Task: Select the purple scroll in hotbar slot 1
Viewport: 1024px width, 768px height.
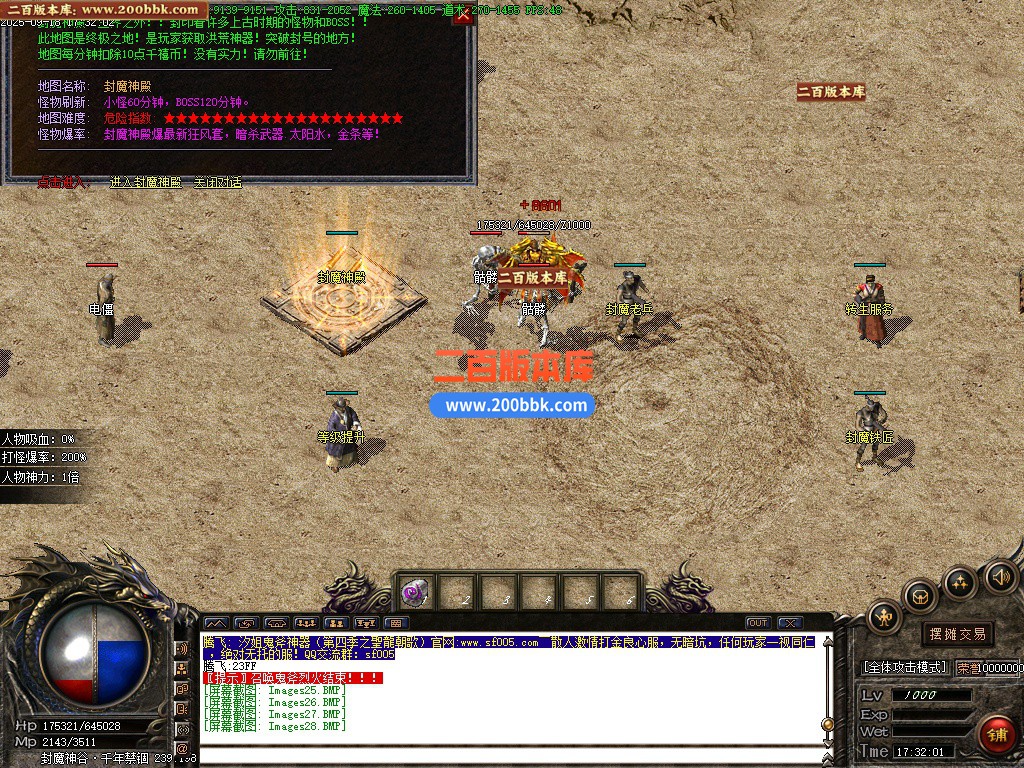Action: click(415, 591)
